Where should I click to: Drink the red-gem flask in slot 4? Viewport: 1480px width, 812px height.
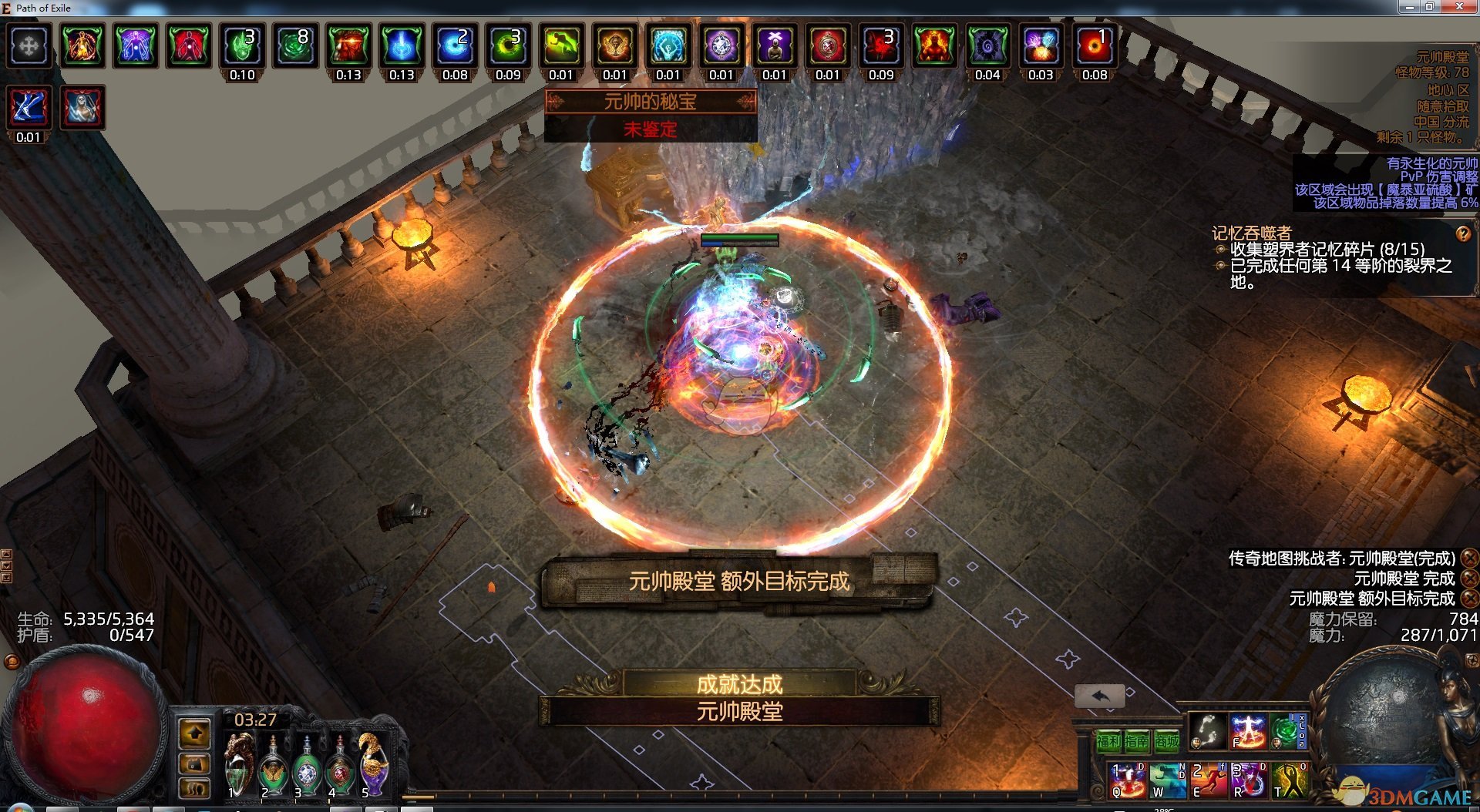pos(340,767)
